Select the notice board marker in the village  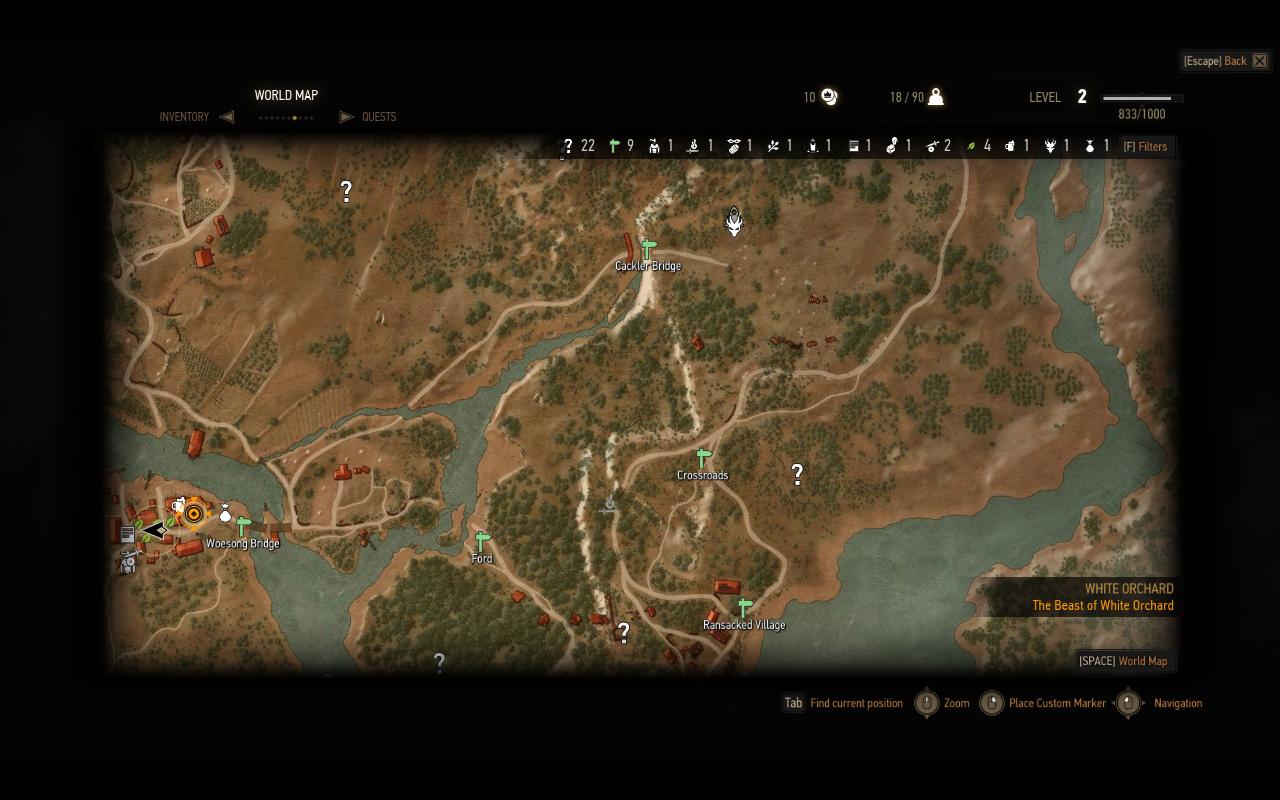pos(128,534)
